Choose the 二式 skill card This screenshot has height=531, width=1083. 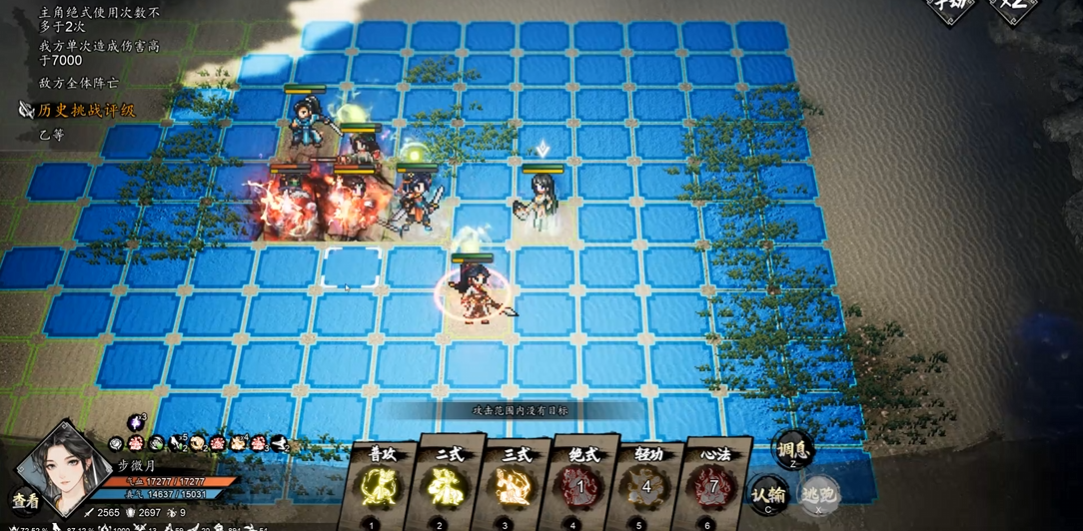point(440,486)
